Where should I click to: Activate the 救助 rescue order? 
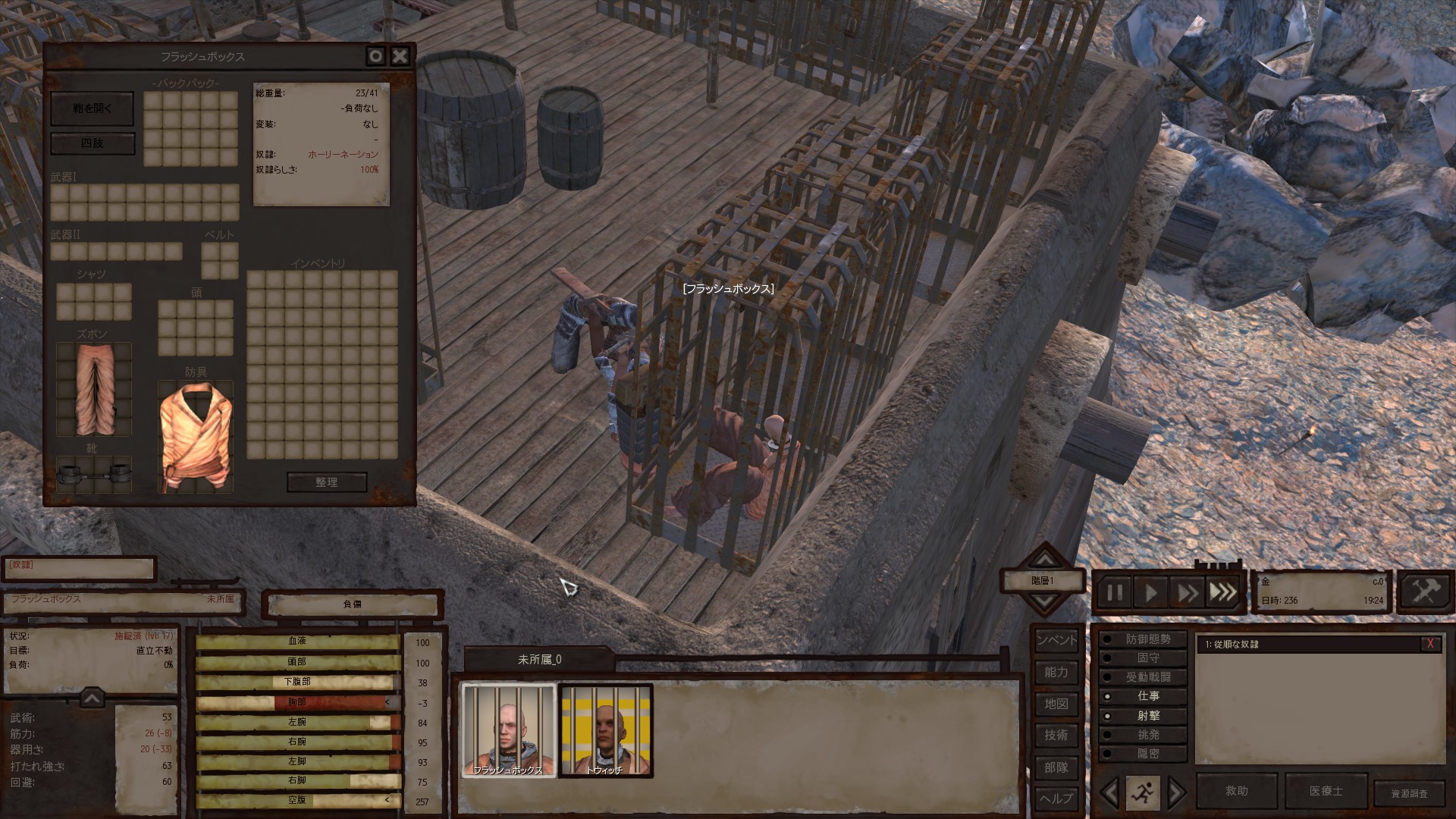1237,791
